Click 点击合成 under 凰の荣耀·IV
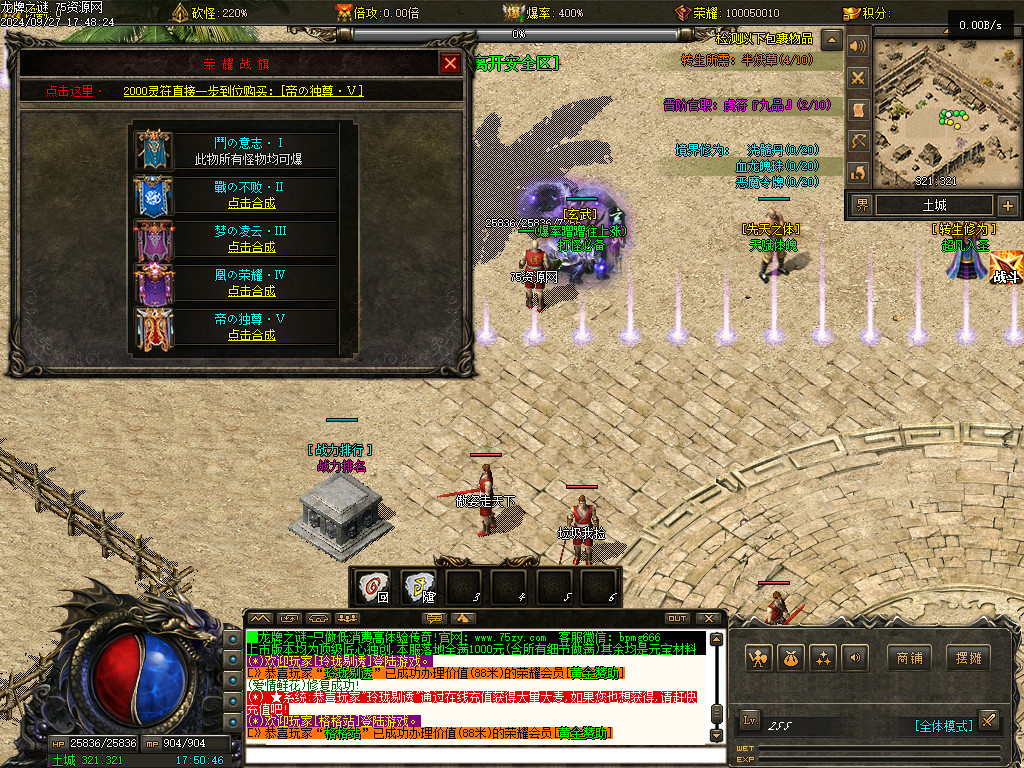Image resolution: width=1024 pixels, height=768 pixels. click(x=251, y=291)
